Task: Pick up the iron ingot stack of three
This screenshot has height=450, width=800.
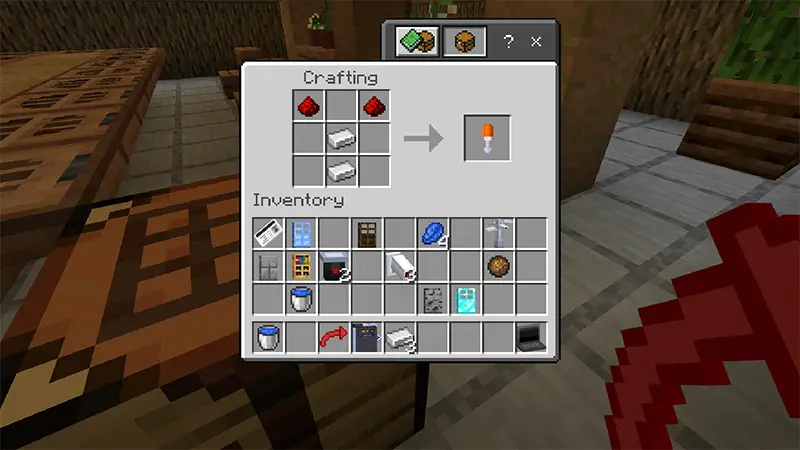Action: pyautogui.click(x=400, y=338)
